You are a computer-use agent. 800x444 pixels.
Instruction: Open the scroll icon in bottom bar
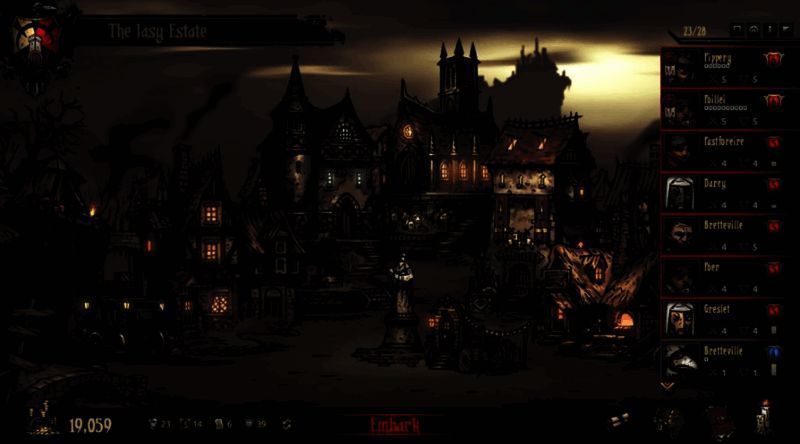(x=621, y=420)
